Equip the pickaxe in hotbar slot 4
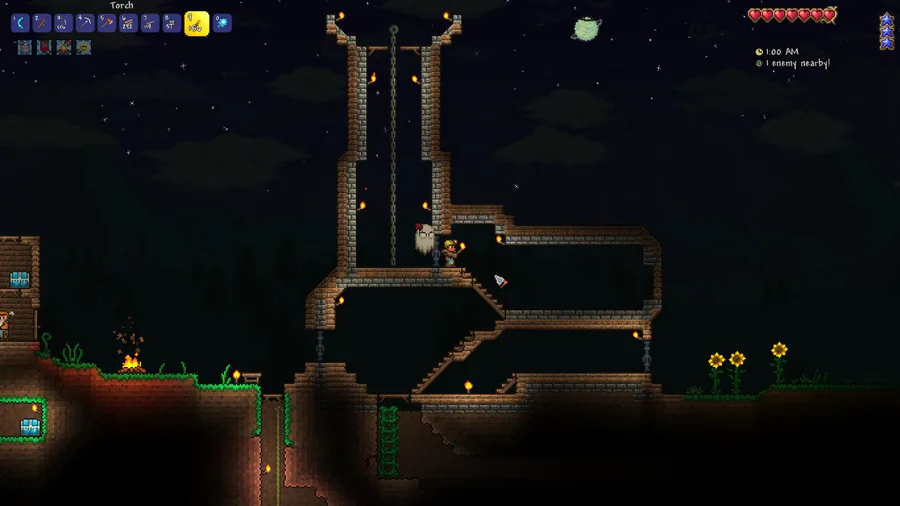 pos(85,23)
